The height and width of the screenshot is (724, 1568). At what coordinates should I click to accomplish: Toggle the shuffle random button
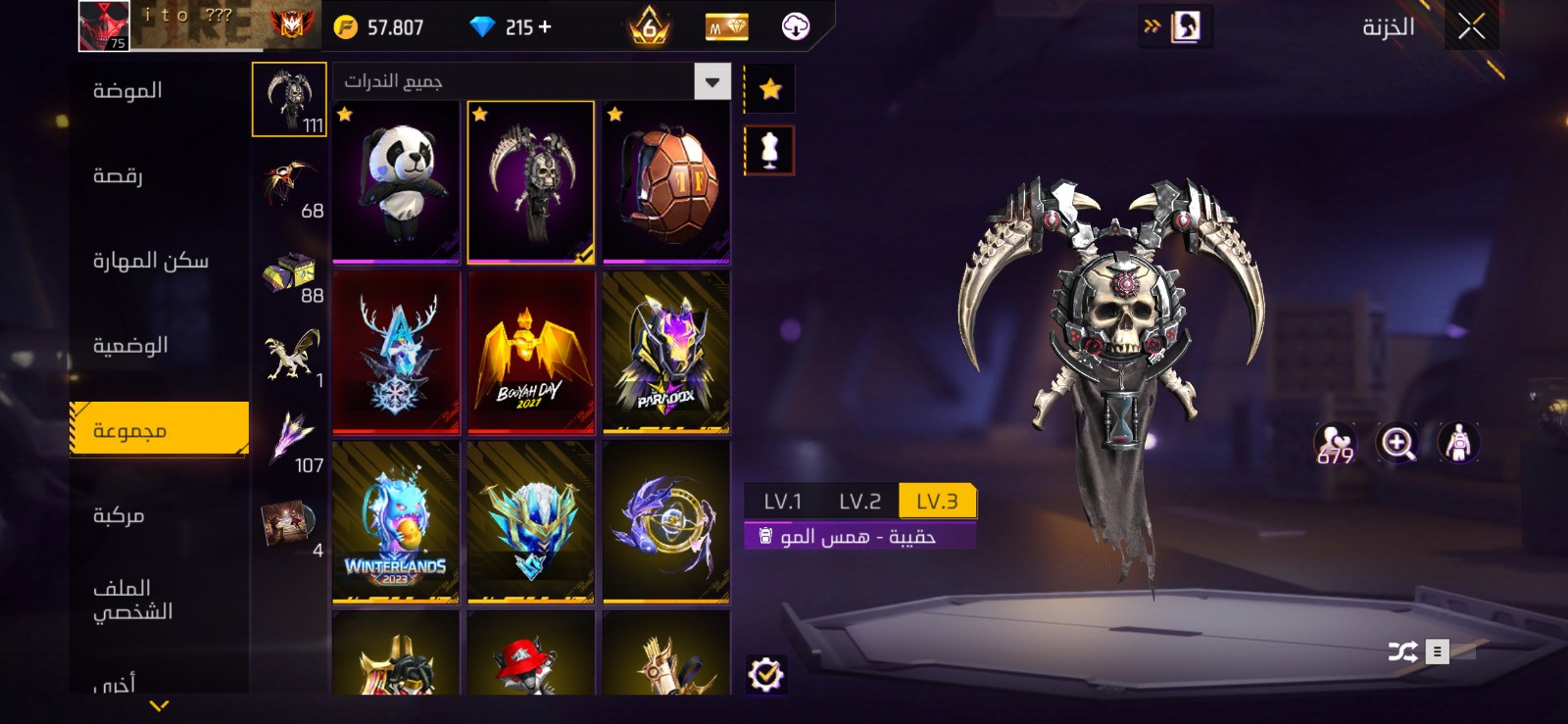pyautogui.click(x=1402, y=652)
